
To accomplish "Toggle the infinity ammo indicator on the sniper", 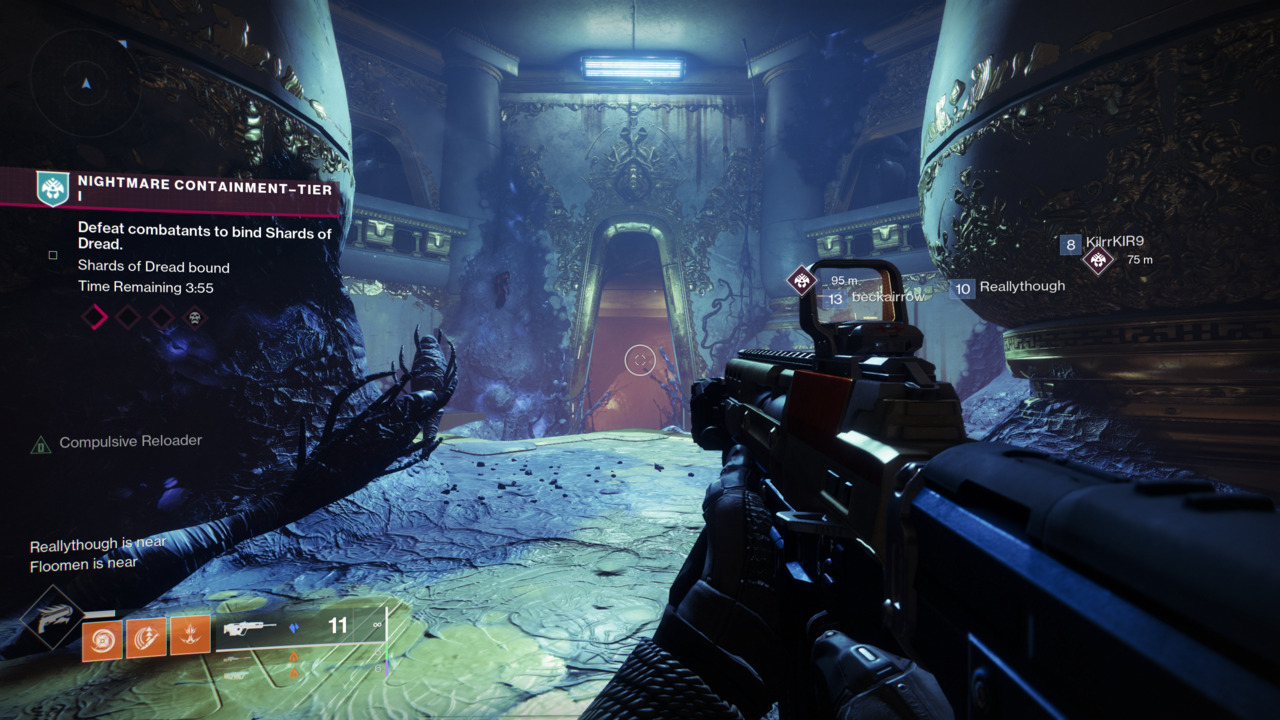I will pos(377,627).
